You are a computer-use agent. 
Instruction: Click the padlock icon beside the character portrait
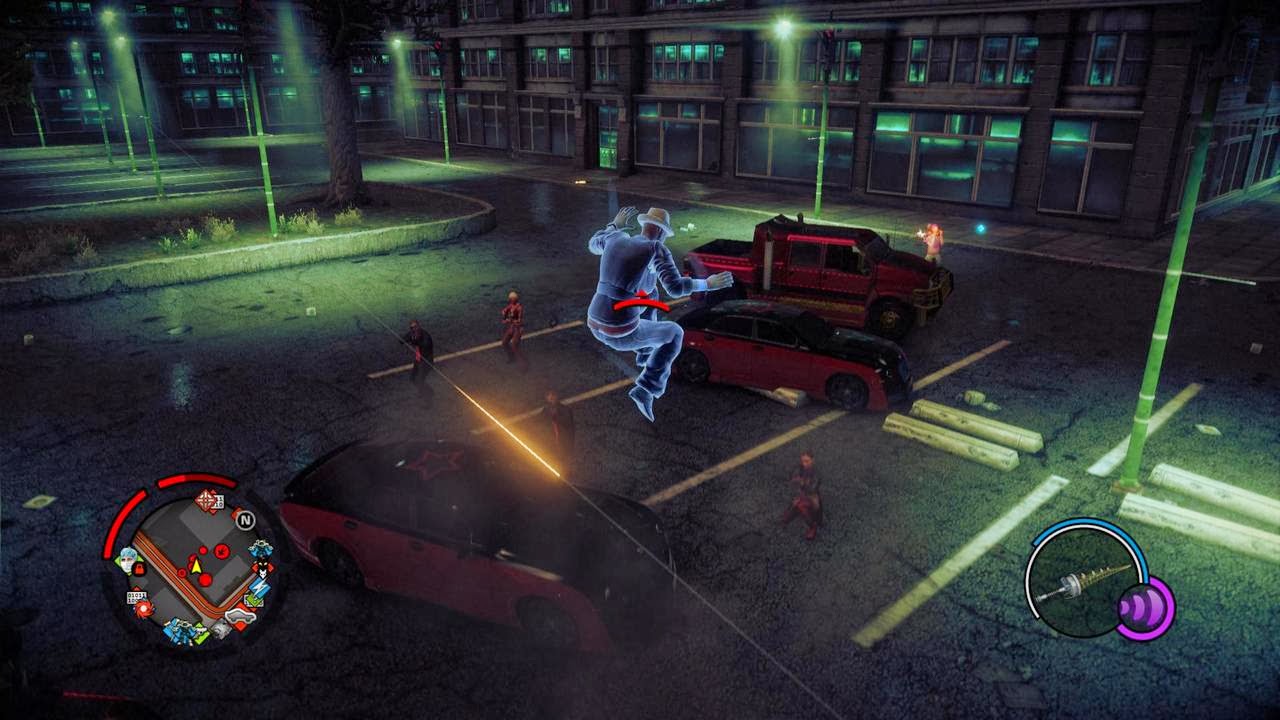pos(138,568)
